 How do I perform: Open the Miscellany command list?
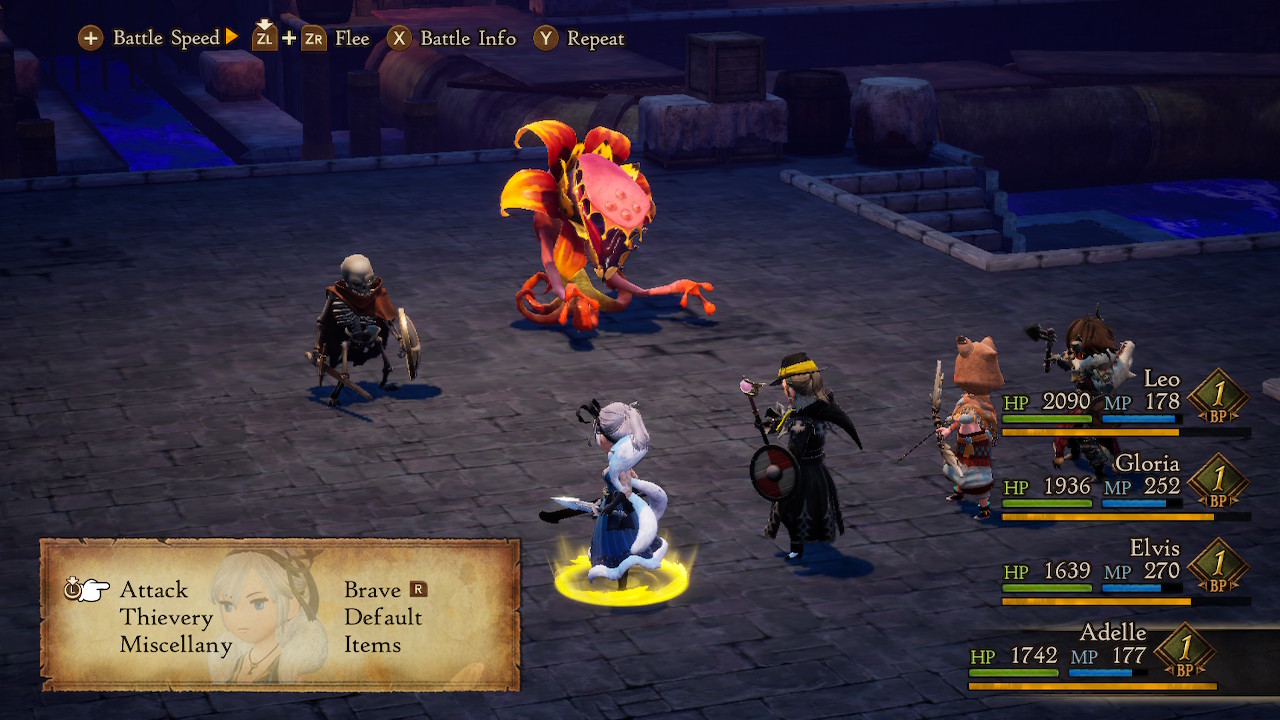coord(176,645)
